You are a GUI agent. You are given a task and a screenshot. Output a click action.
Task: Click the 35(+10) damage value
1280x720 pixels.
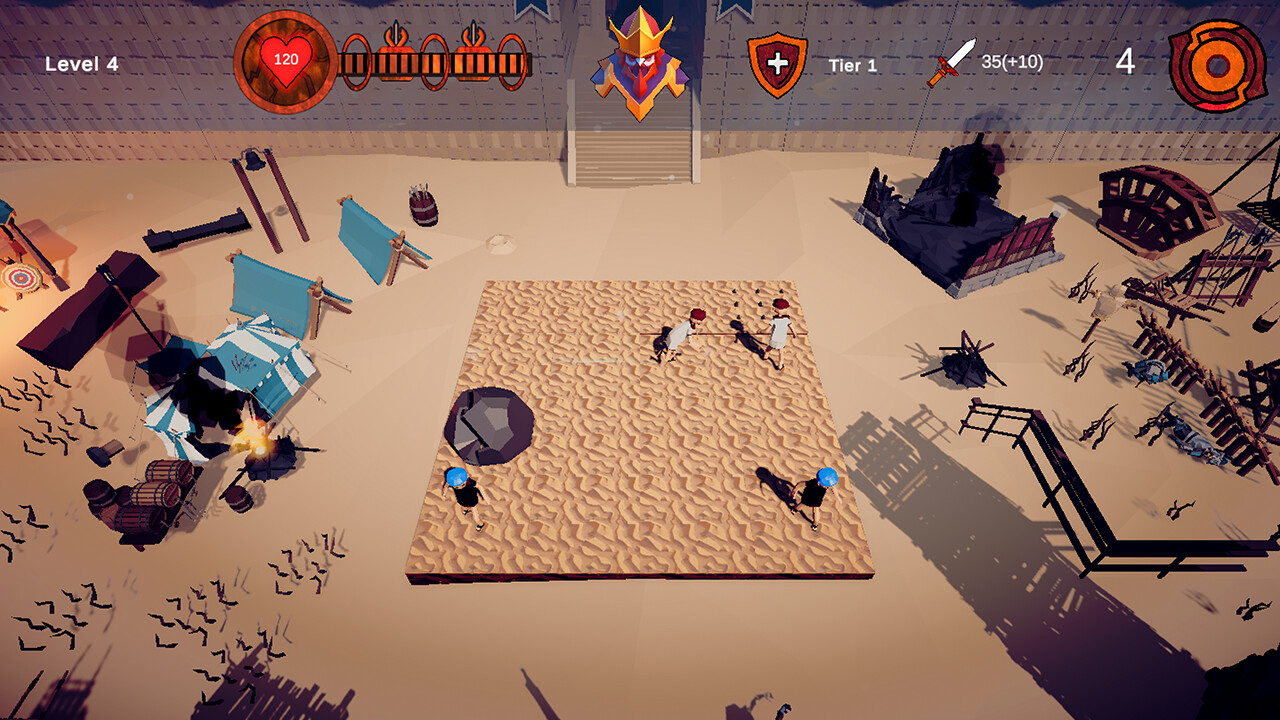(x=1011, y=61)
